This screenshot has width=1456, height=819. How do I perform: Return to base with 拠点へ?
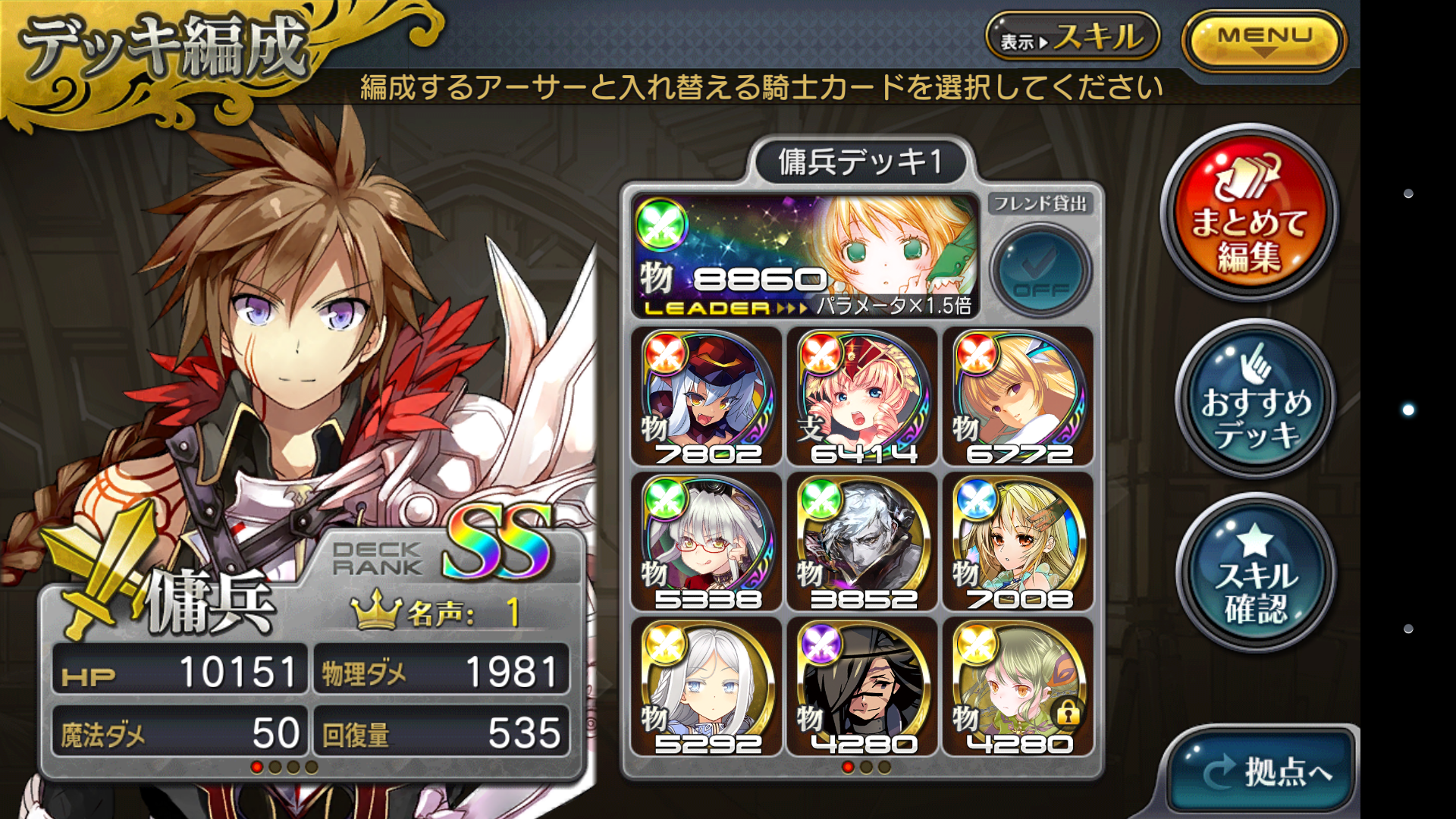pyautogui.click(x=1262, y=771)
